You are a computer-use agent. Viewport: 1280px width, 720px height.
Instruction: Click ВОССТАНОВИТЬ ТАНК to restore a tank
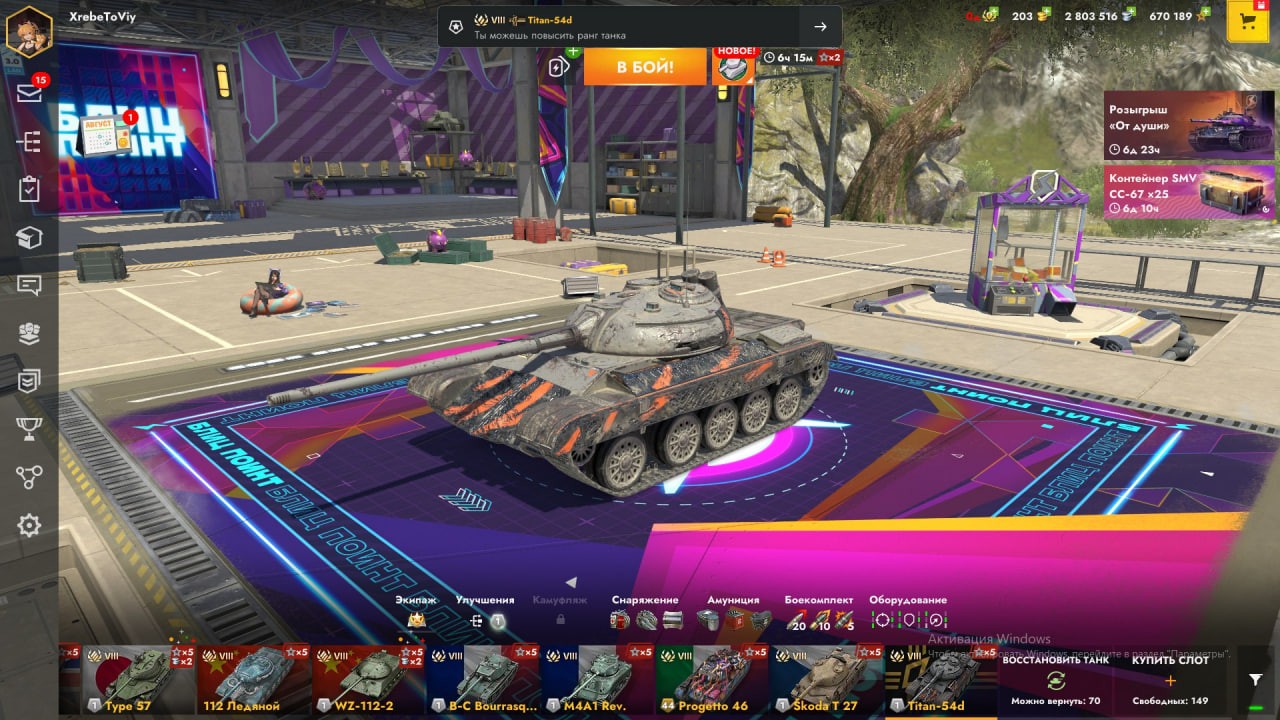(x=1055, y=680)
